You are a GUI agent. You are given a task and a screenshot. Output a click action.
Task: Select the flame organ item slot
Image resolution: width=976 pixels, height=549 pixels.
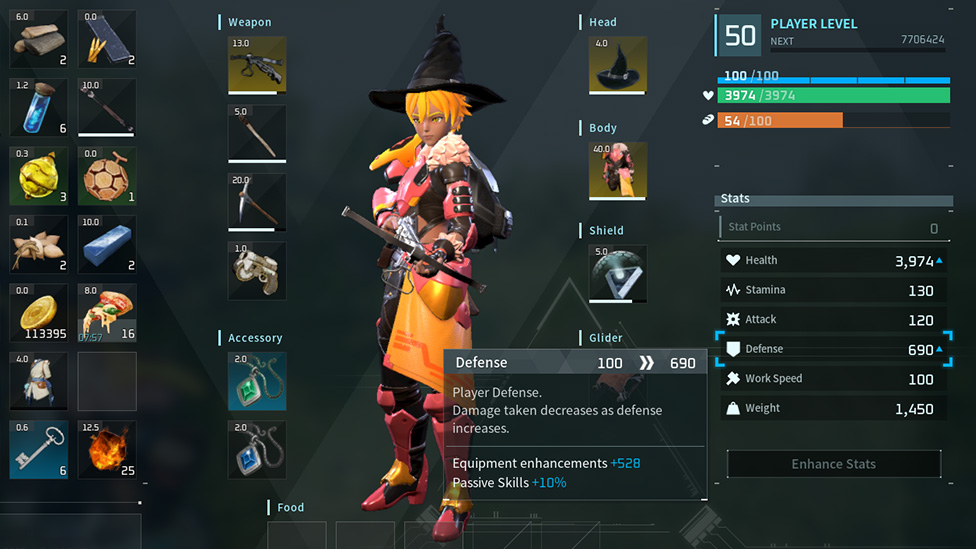[x=107, y=450]
